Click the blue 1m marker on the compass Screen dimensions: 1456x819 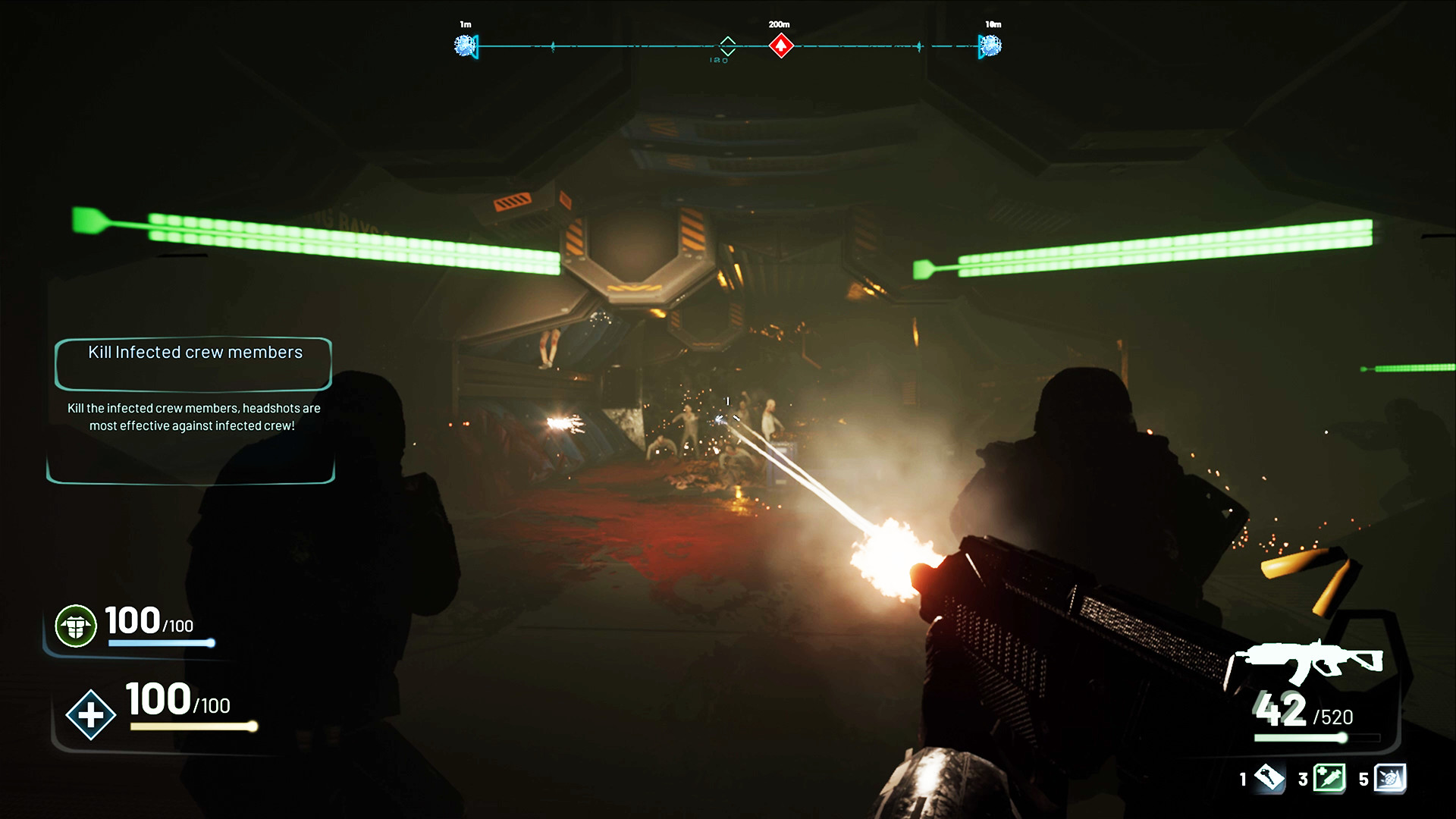point(465,45)
